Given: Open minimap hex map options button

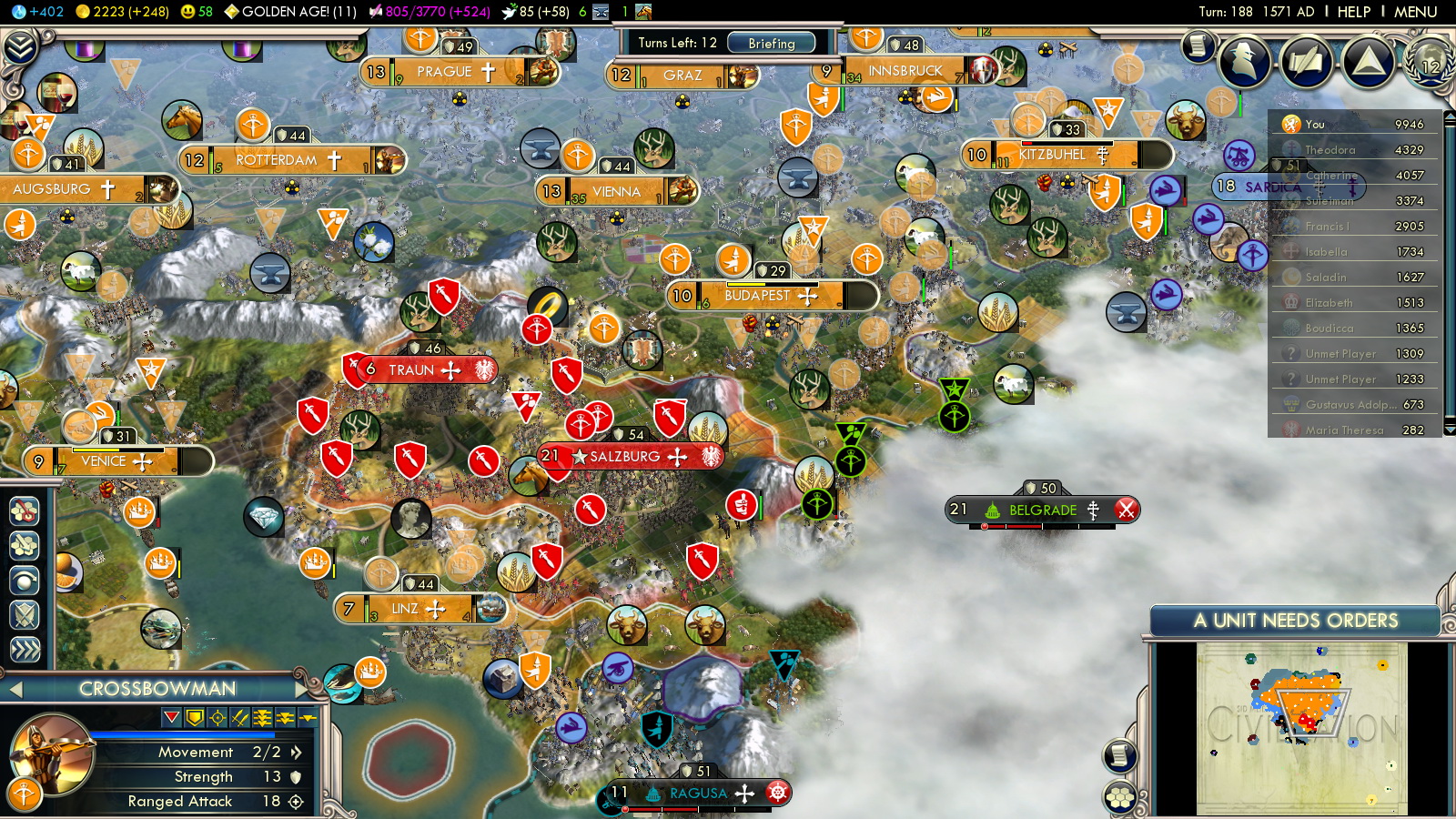Looking at the screenshot, I should point(1120,798).
